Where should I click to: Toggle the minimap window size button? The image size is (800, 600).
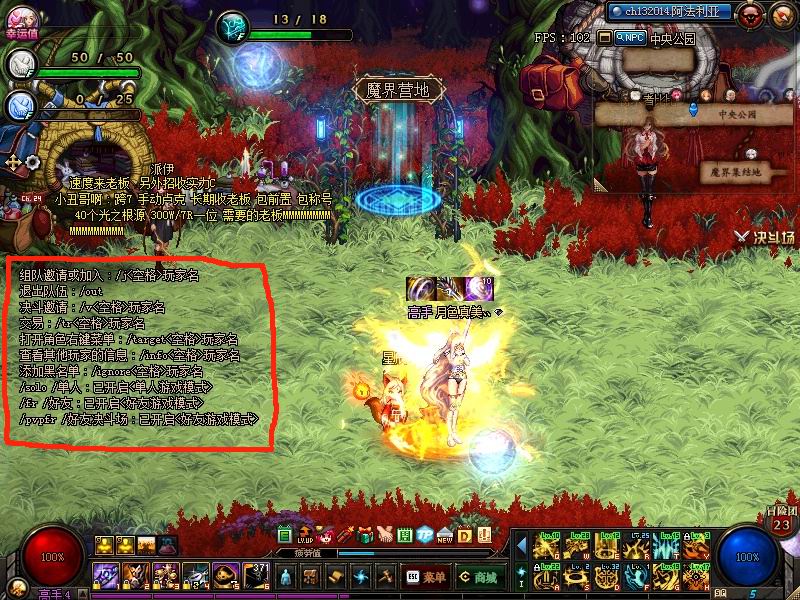[x=604, y=37]
